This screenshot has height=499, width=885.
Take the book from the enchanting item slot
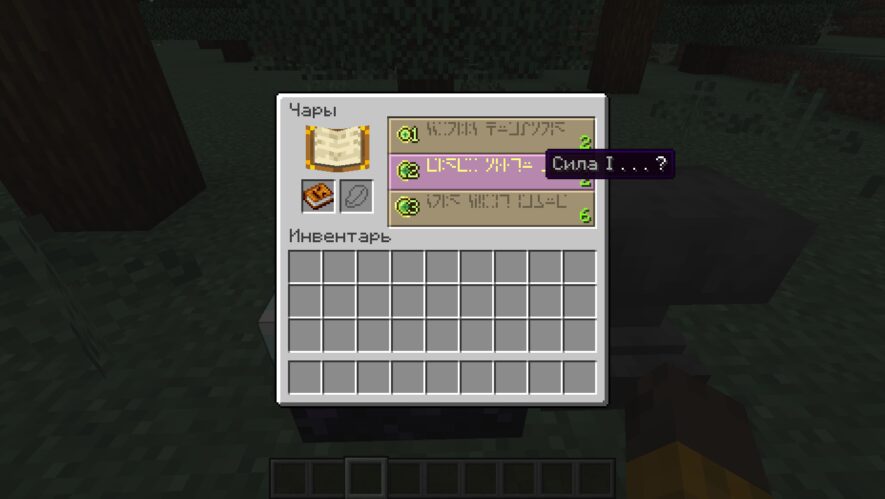tap(319, 197)
